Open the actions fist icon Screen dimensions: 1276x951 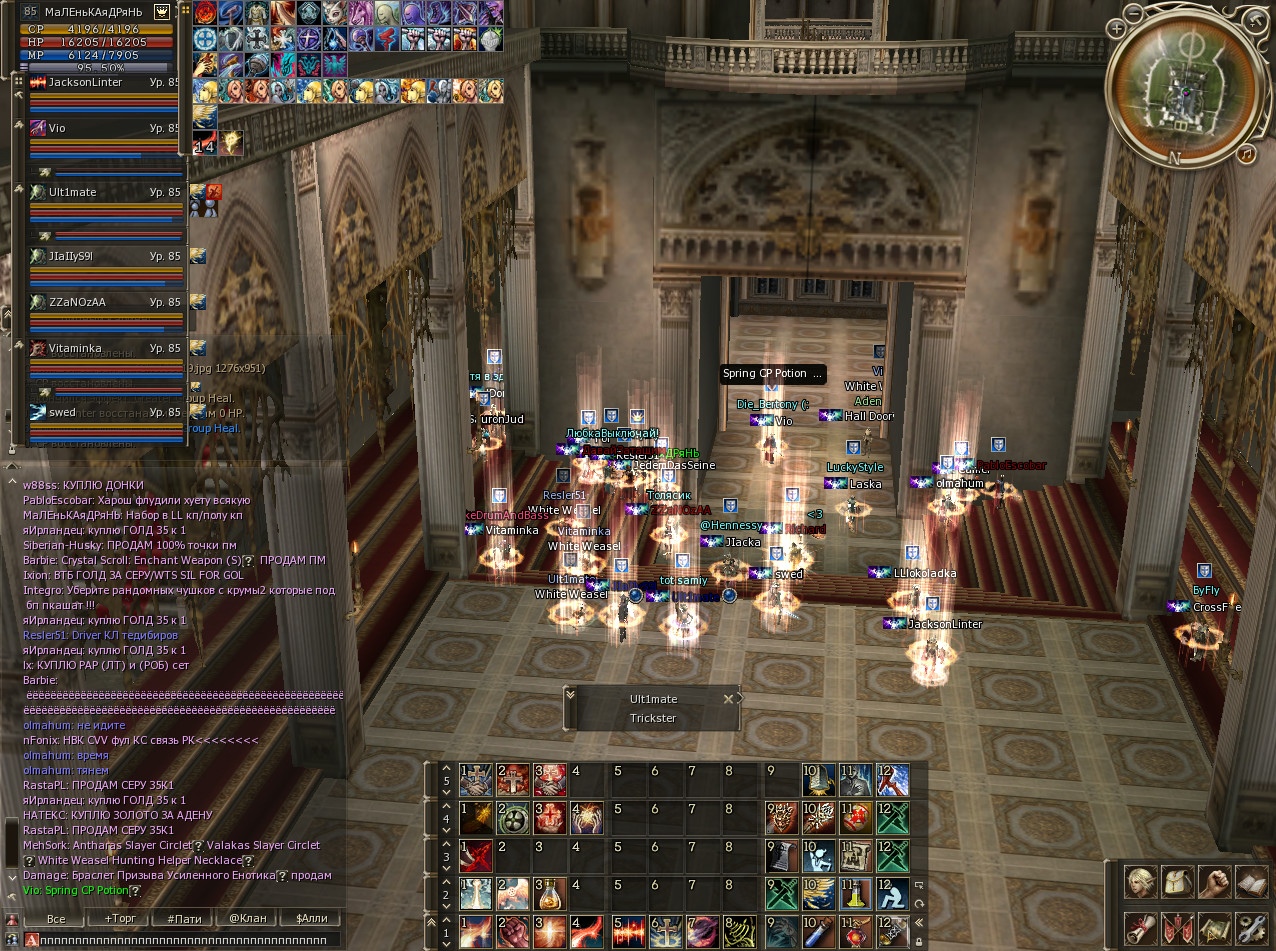(1214, 883)
